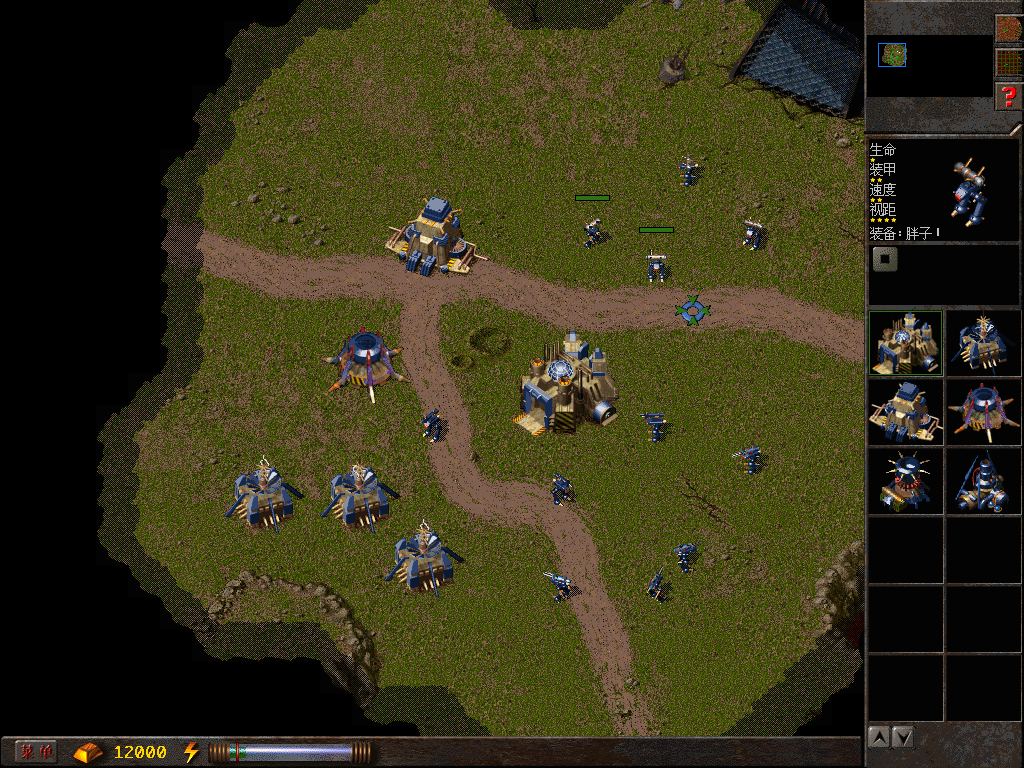Toggle the red grid radar button

pos(1008,62)
